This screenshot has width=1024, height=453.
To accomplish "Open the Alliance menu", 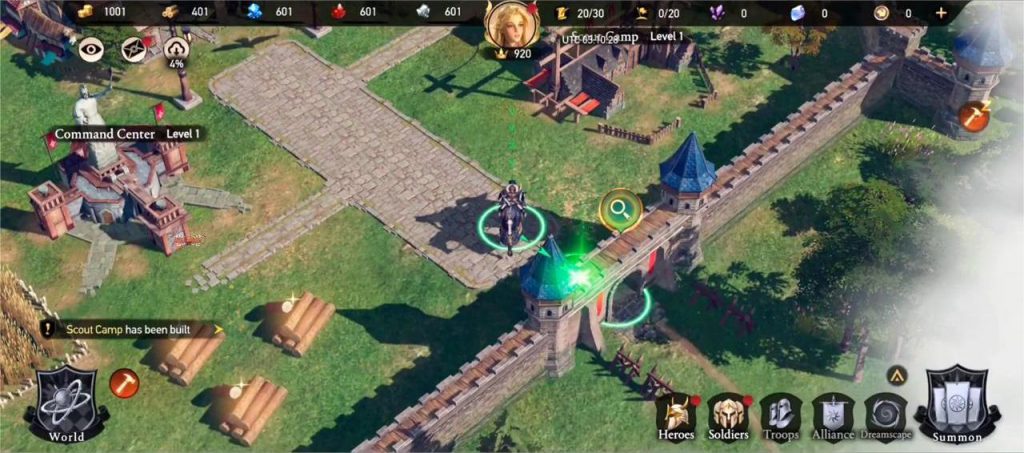I will pyautogui.click(x=833, y=415).
